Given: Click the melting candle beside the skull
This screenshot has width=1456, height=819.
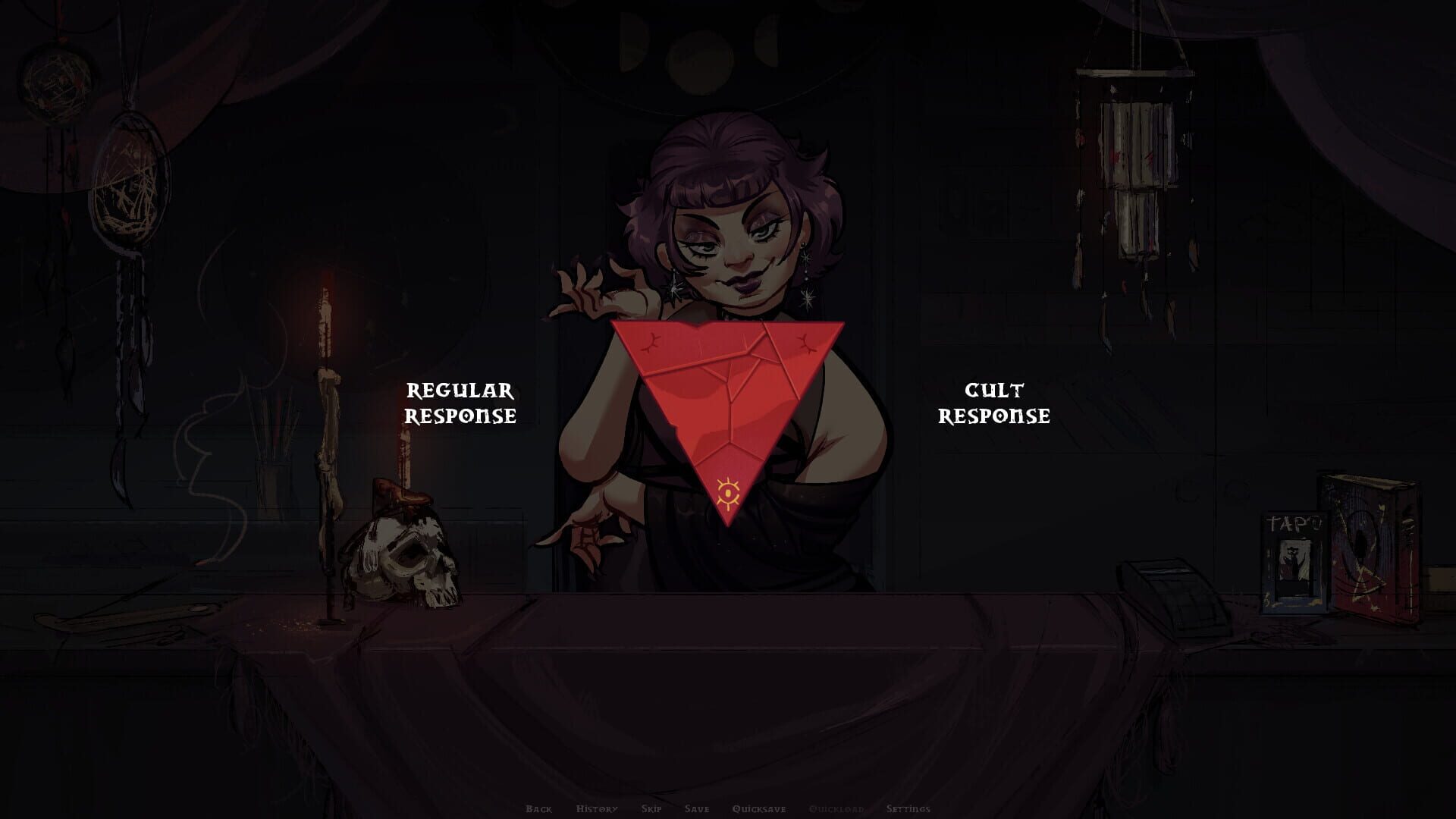Looking at the screenshot, I should (x=326, y=409).
